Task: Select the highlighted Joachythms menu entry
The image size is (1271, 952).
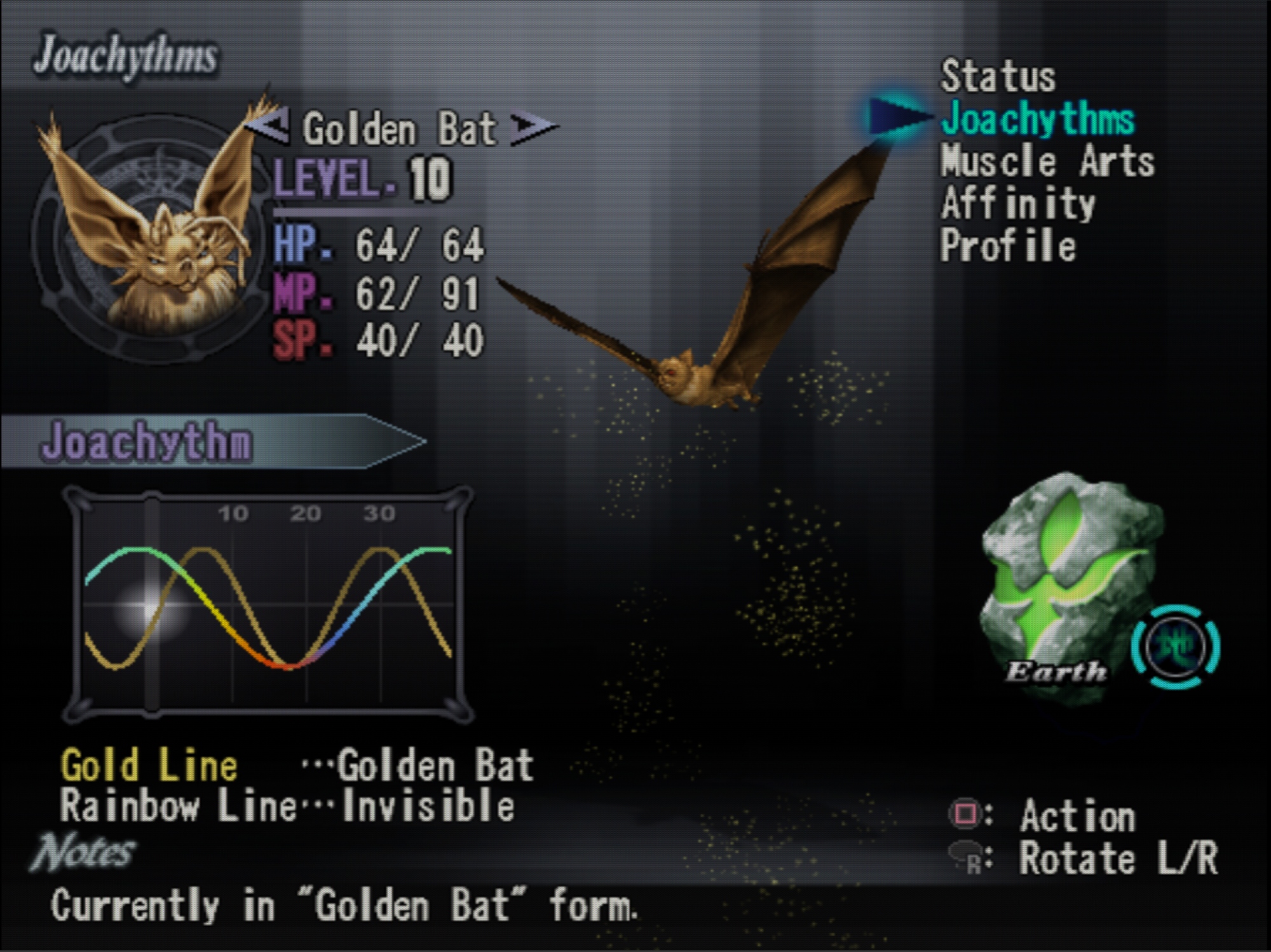Action: [1037, 119]
